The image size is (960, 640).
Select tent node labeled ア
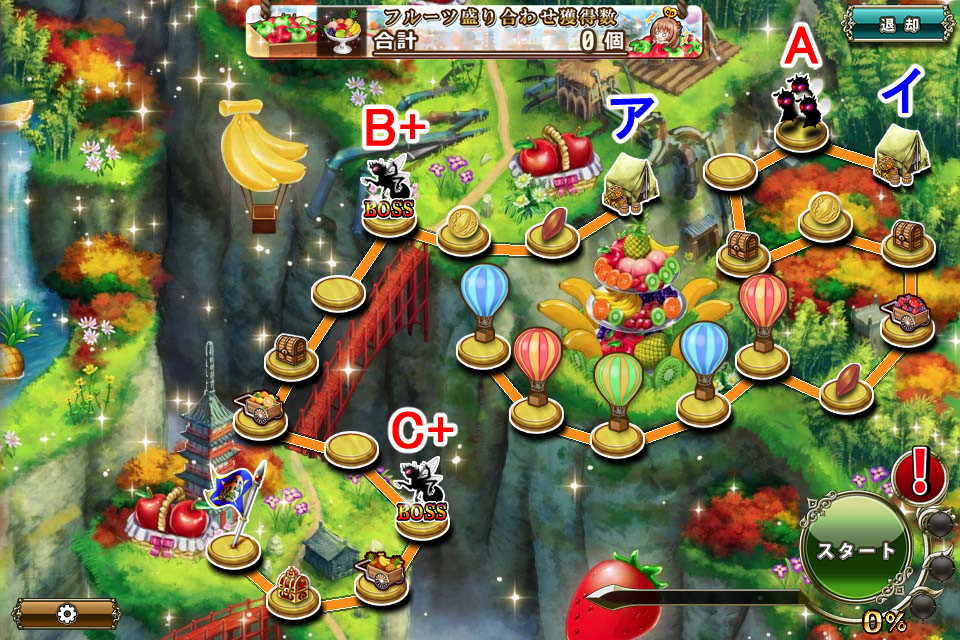pos(628,188)
